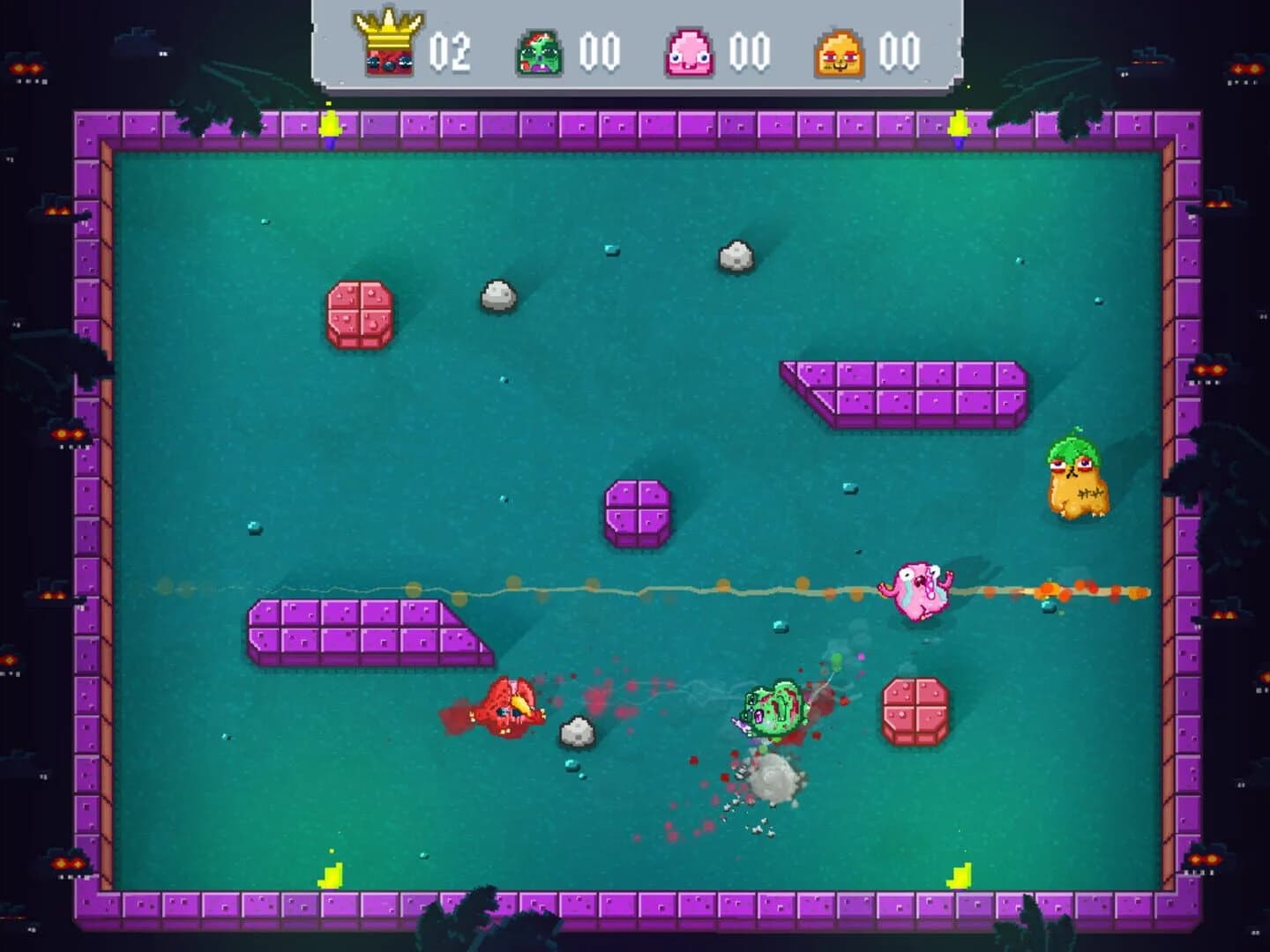The width and height of the screenshot is (1270, 952).
Task: Click the yellow marker near the bottom right wall
Action: 958,874
